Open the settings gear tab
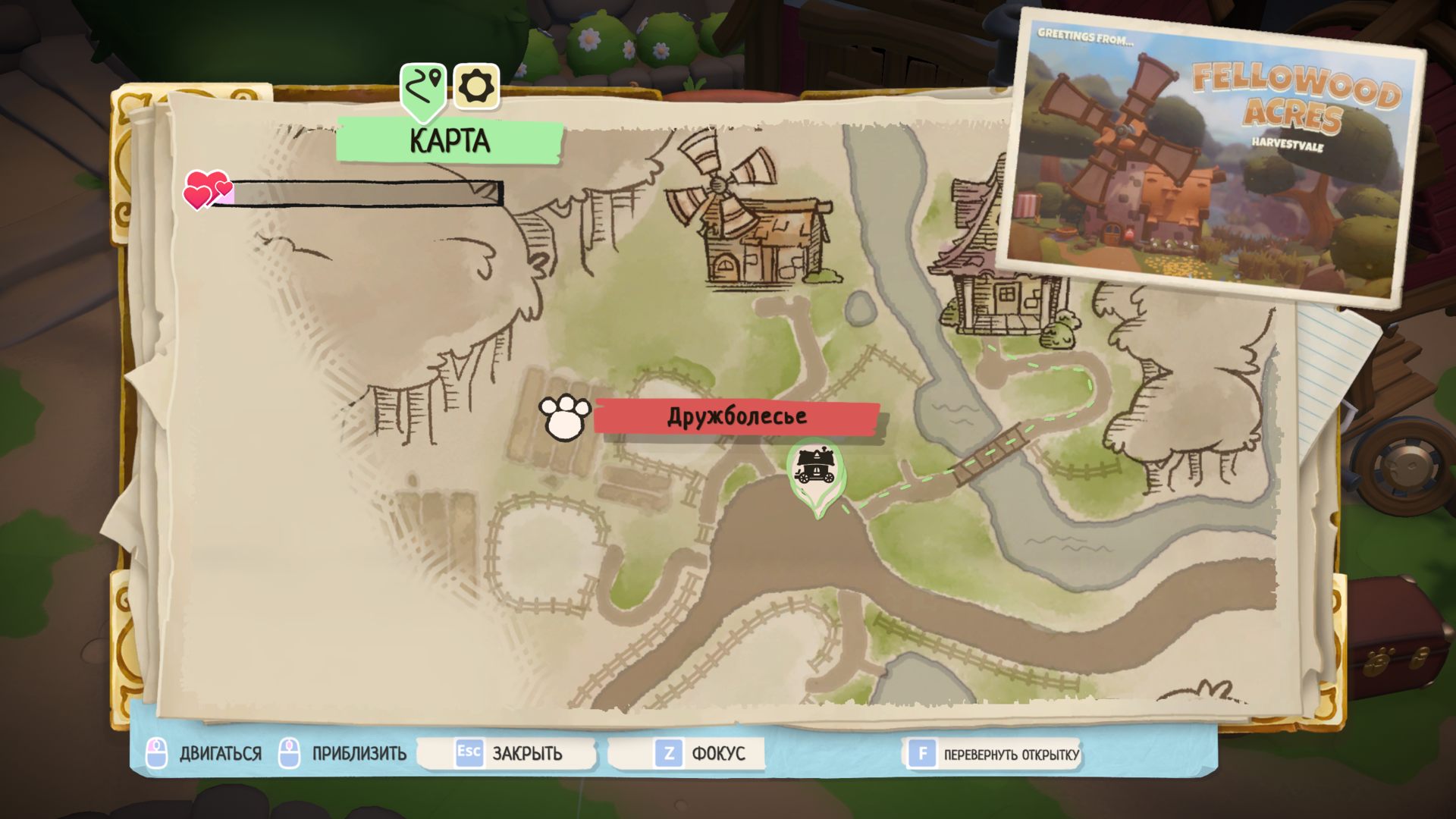1456x819 pixels. point(476,87)
